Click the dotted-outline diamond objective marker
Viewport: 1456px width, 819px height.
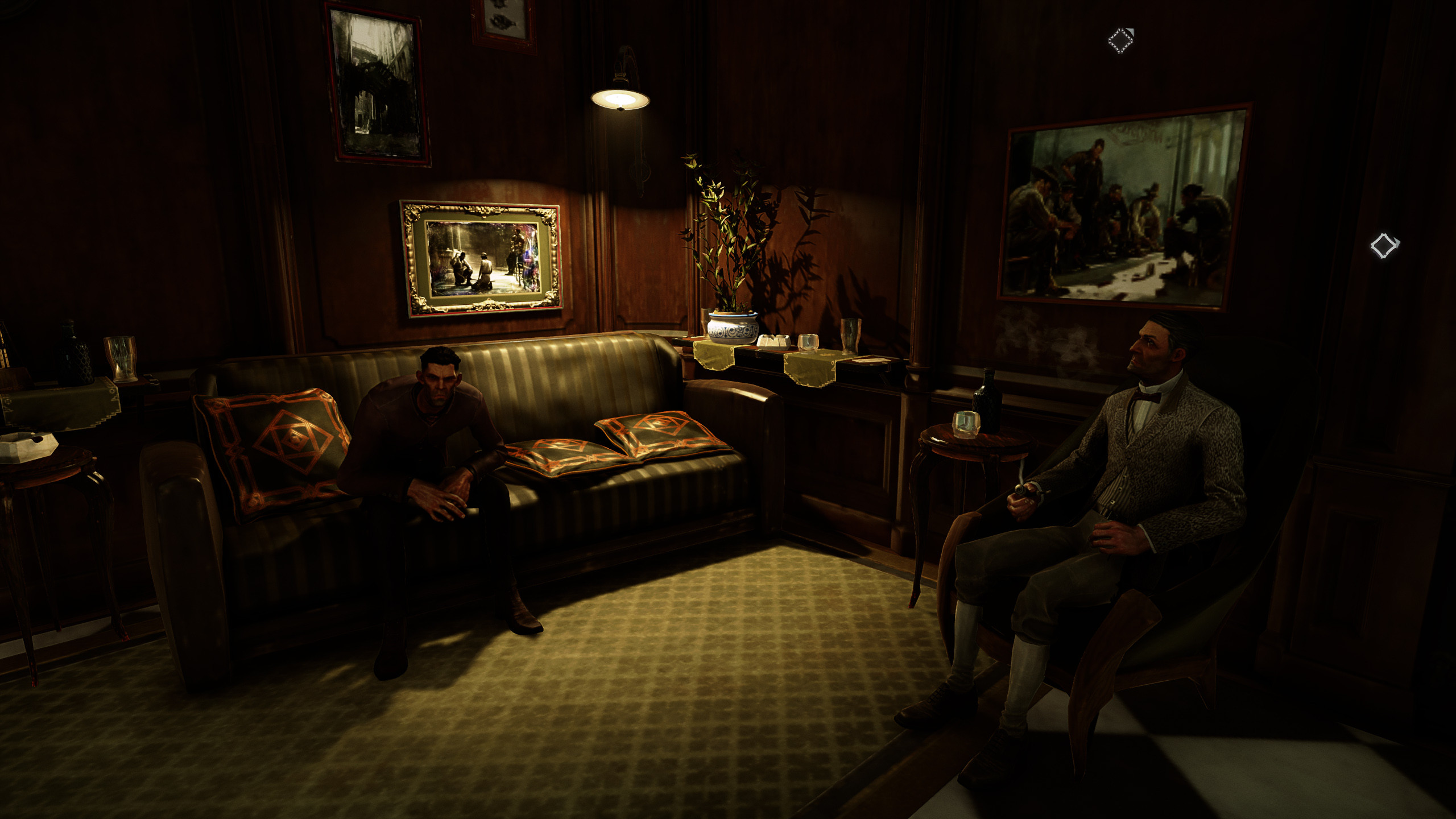pyautogui.click(x=1120, y=41)
